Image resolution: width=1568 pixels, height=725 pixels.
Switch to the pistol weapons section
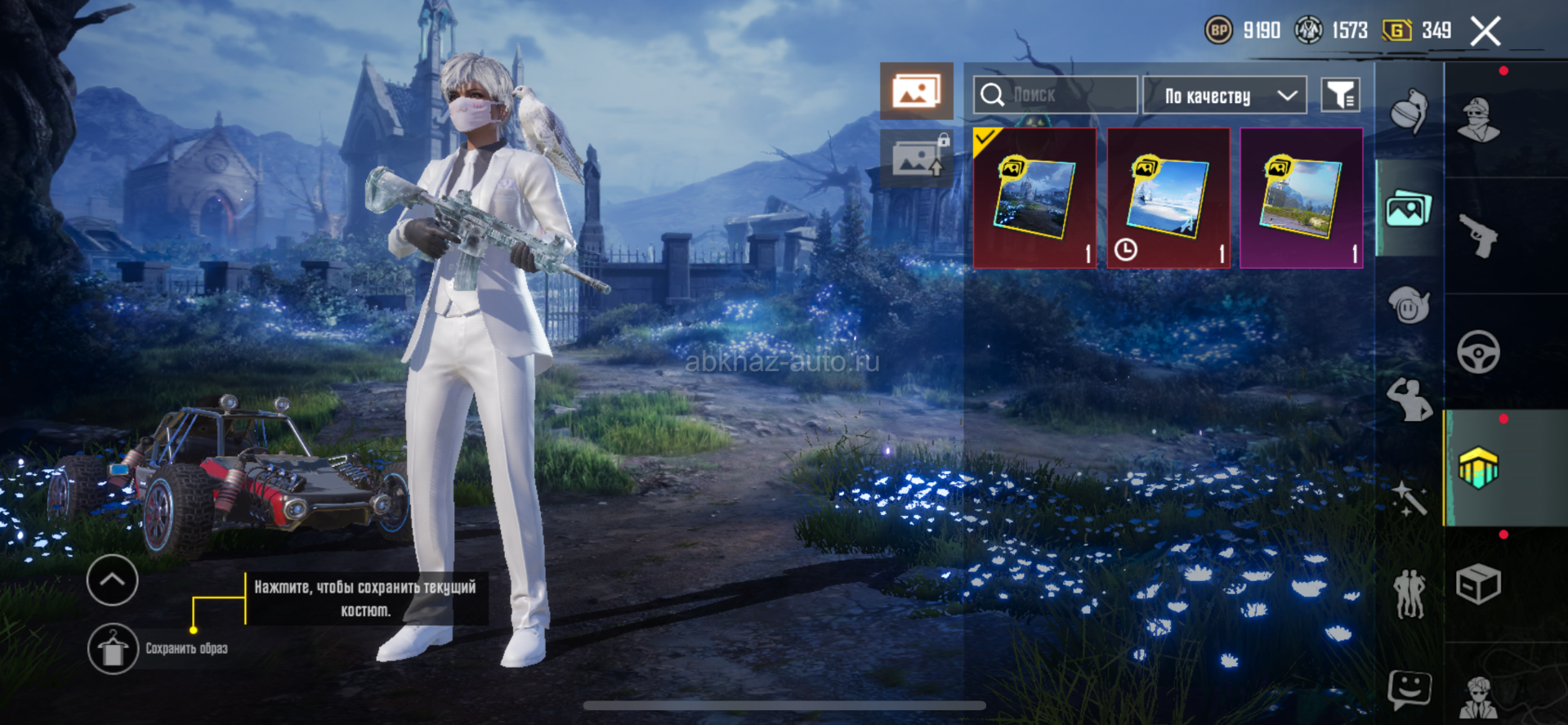[1478, 236]
